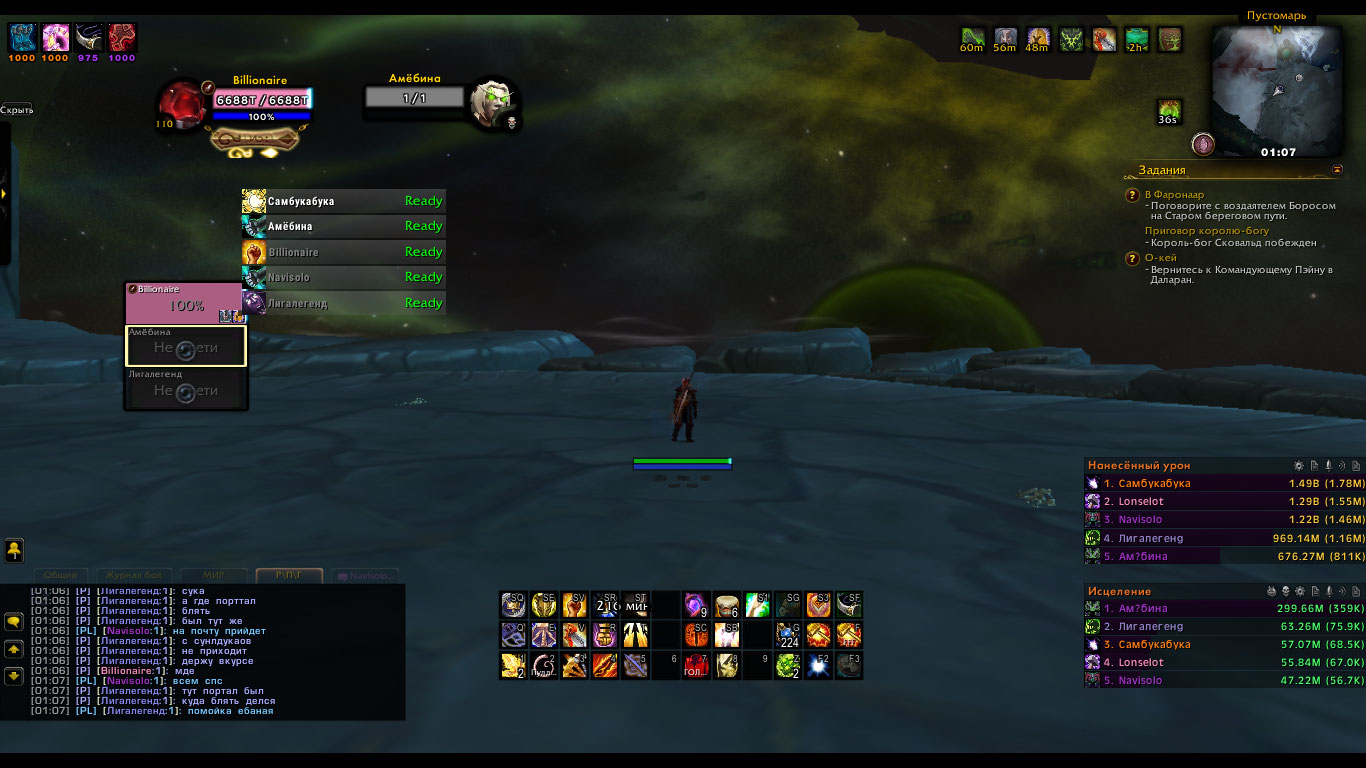Click the Скрыть hide button
The width and height of the screenshot is (1366, 768).
pos(17,110)
